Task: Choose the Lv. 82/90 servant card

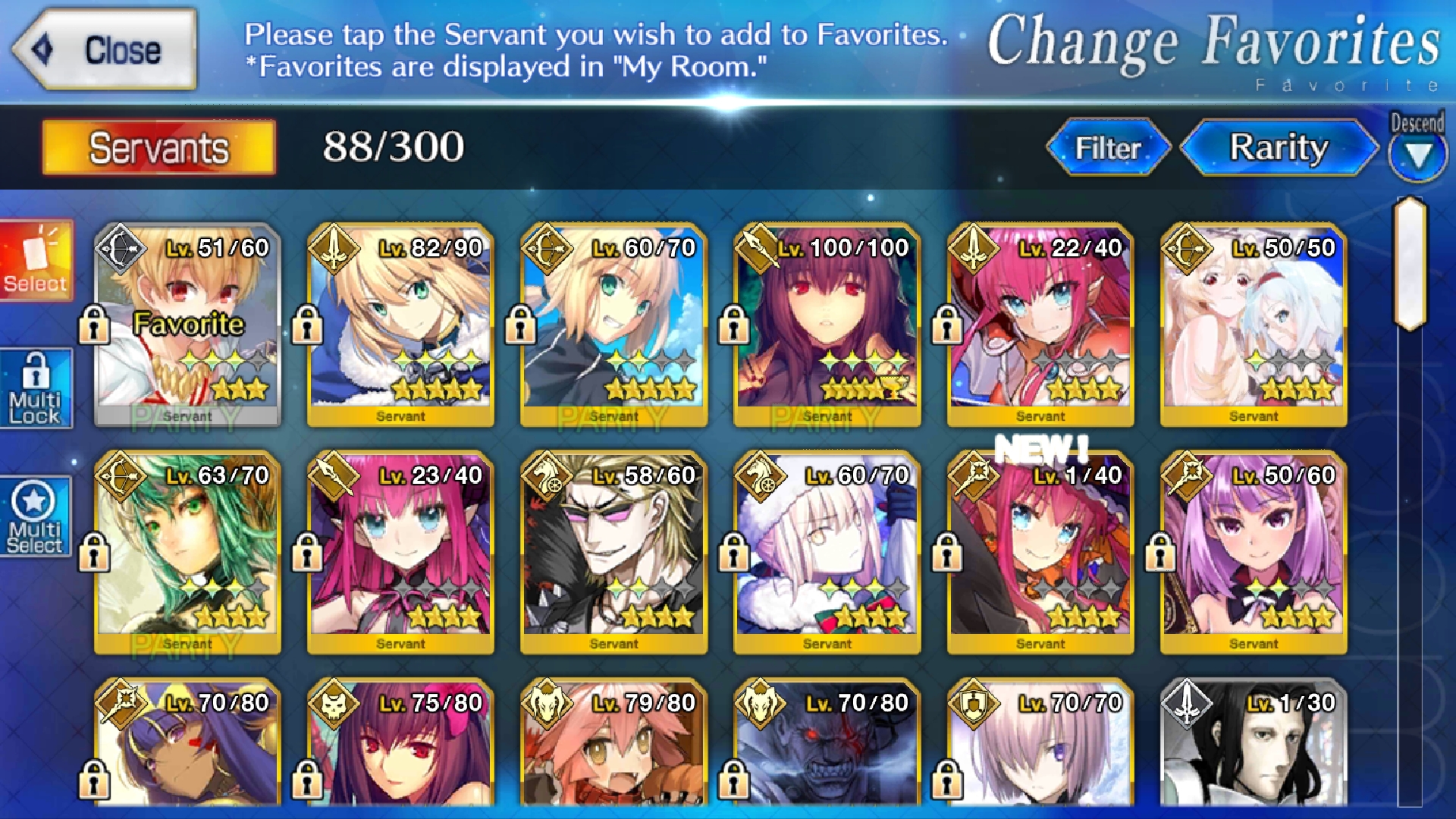Action: tap(400, 325)
